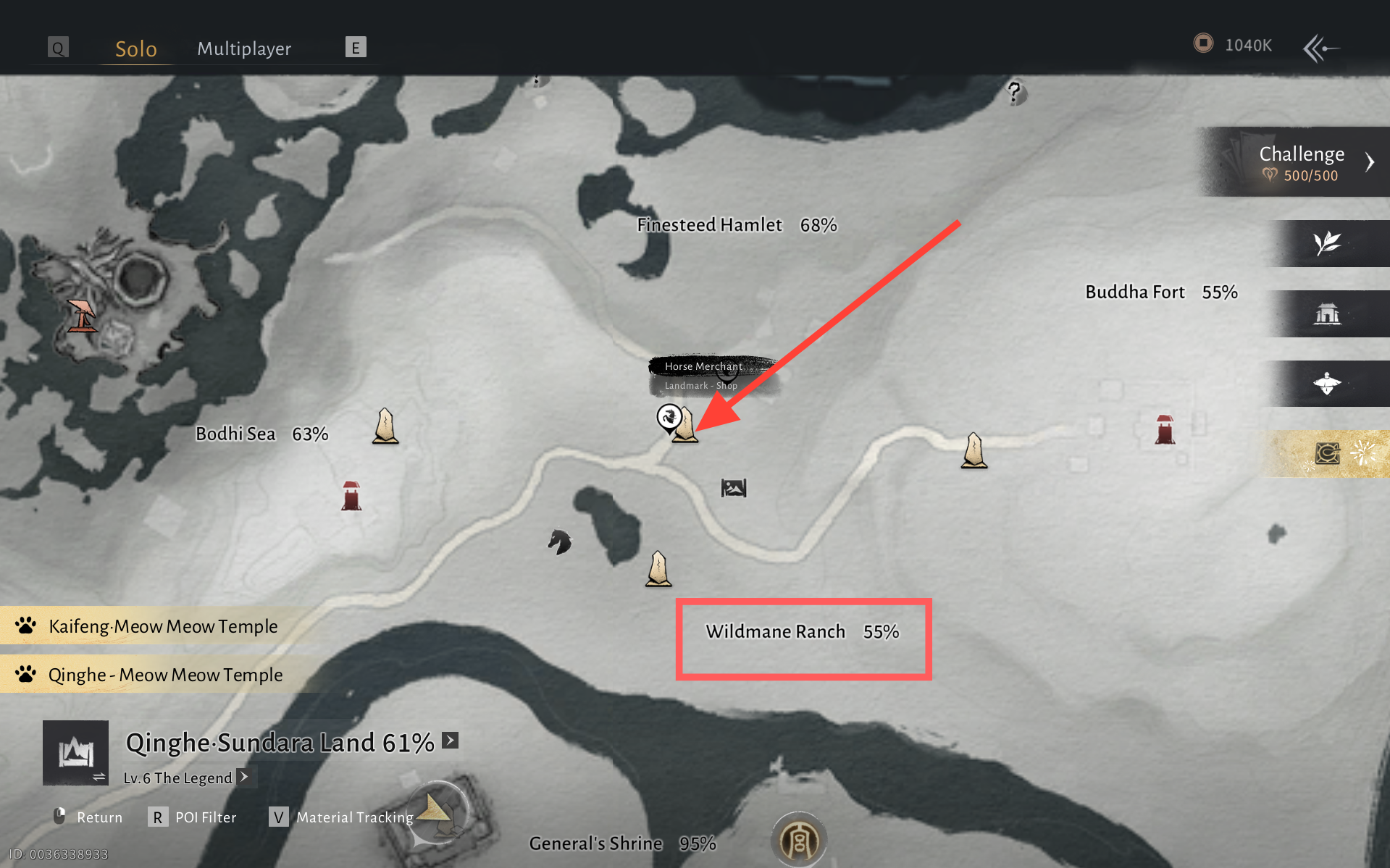Viewport: 1390px width, 868px height.
Task: Select the winged emblem side button
Action: [1327, 384]
